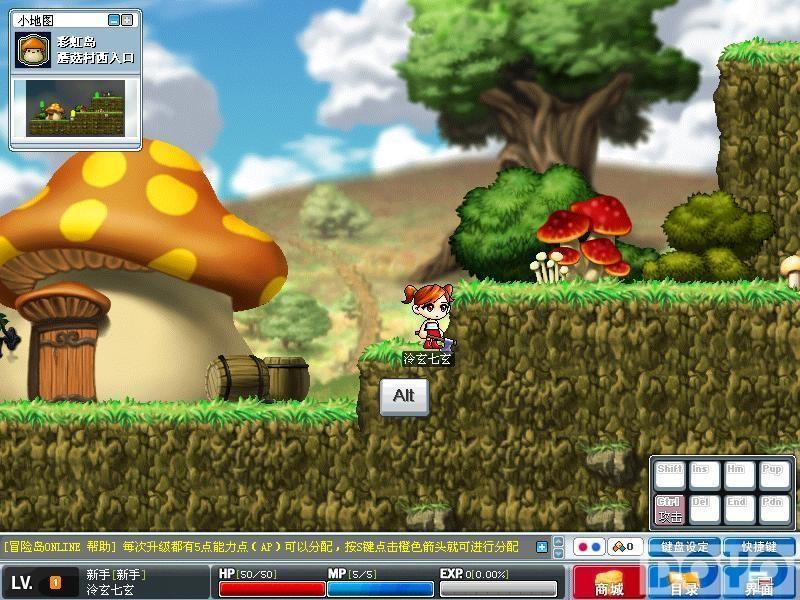
Task: Click the minimap map preview
Action: 75,108
